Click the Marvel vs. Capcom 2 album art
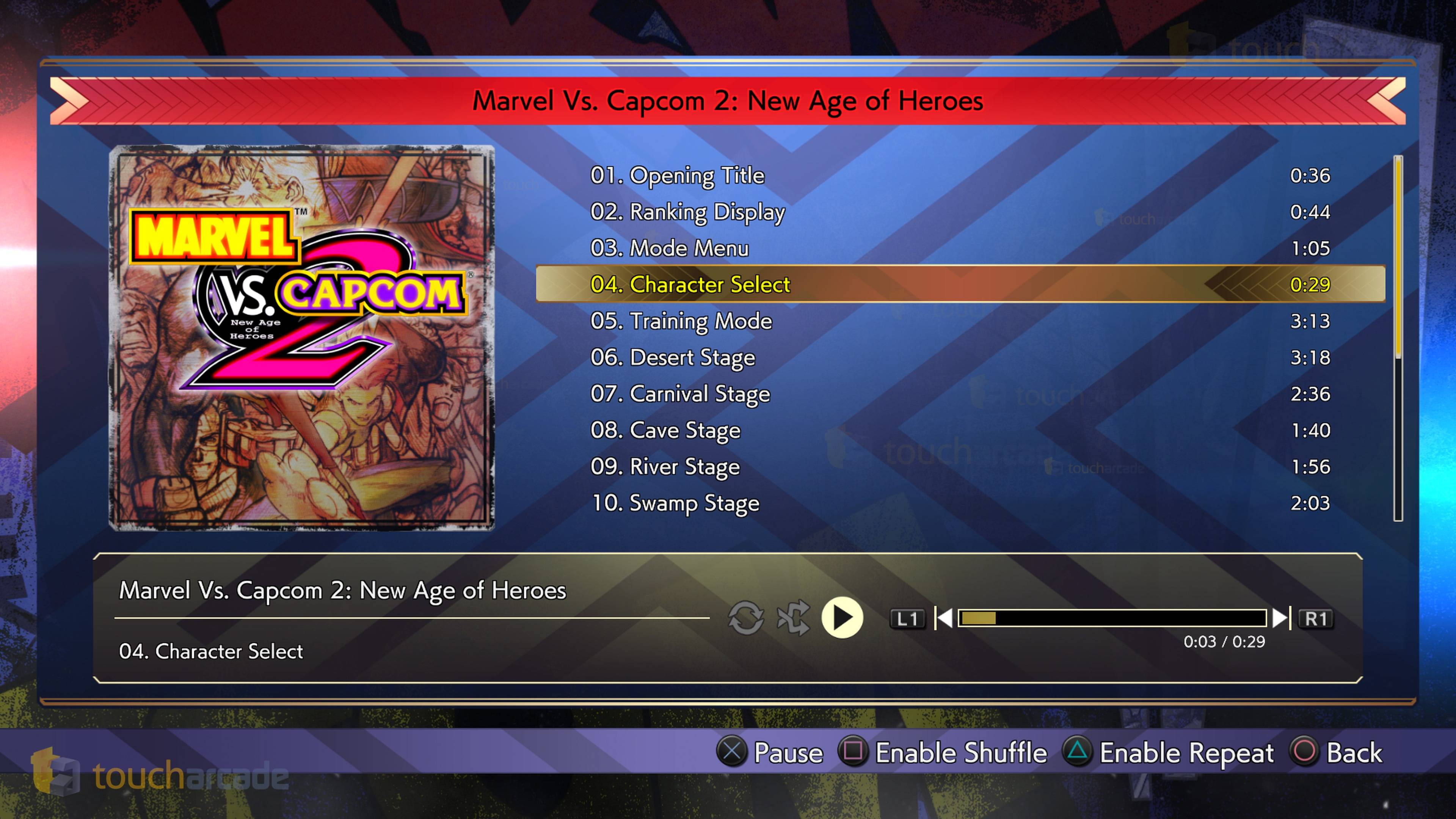The image size is (1456, 819). click(302, 338)
